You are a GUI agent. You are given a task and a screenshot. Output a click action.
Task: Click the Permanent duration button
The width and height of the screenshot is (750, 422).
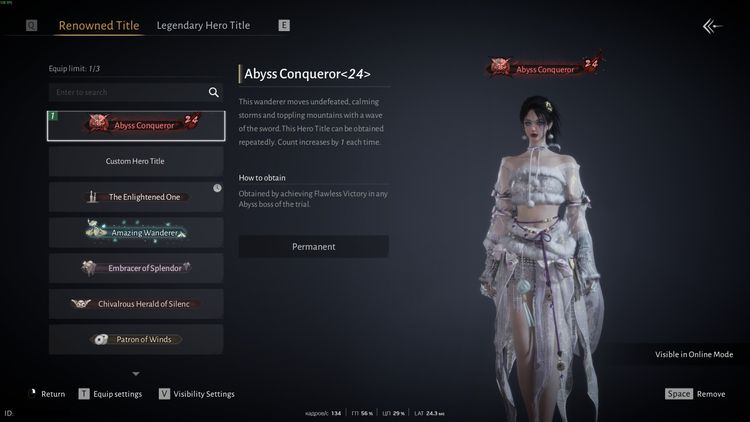coord(313,246)
